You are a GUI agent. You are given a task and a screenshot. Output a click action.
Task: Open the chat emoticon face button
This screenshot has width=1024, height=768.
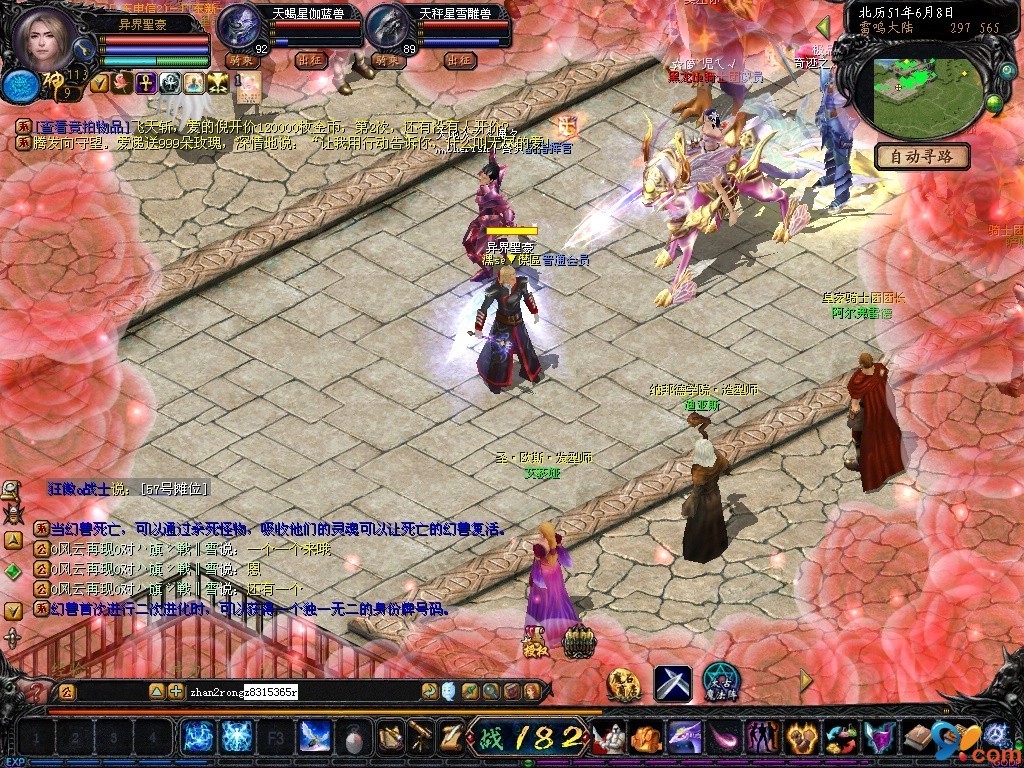449,690
